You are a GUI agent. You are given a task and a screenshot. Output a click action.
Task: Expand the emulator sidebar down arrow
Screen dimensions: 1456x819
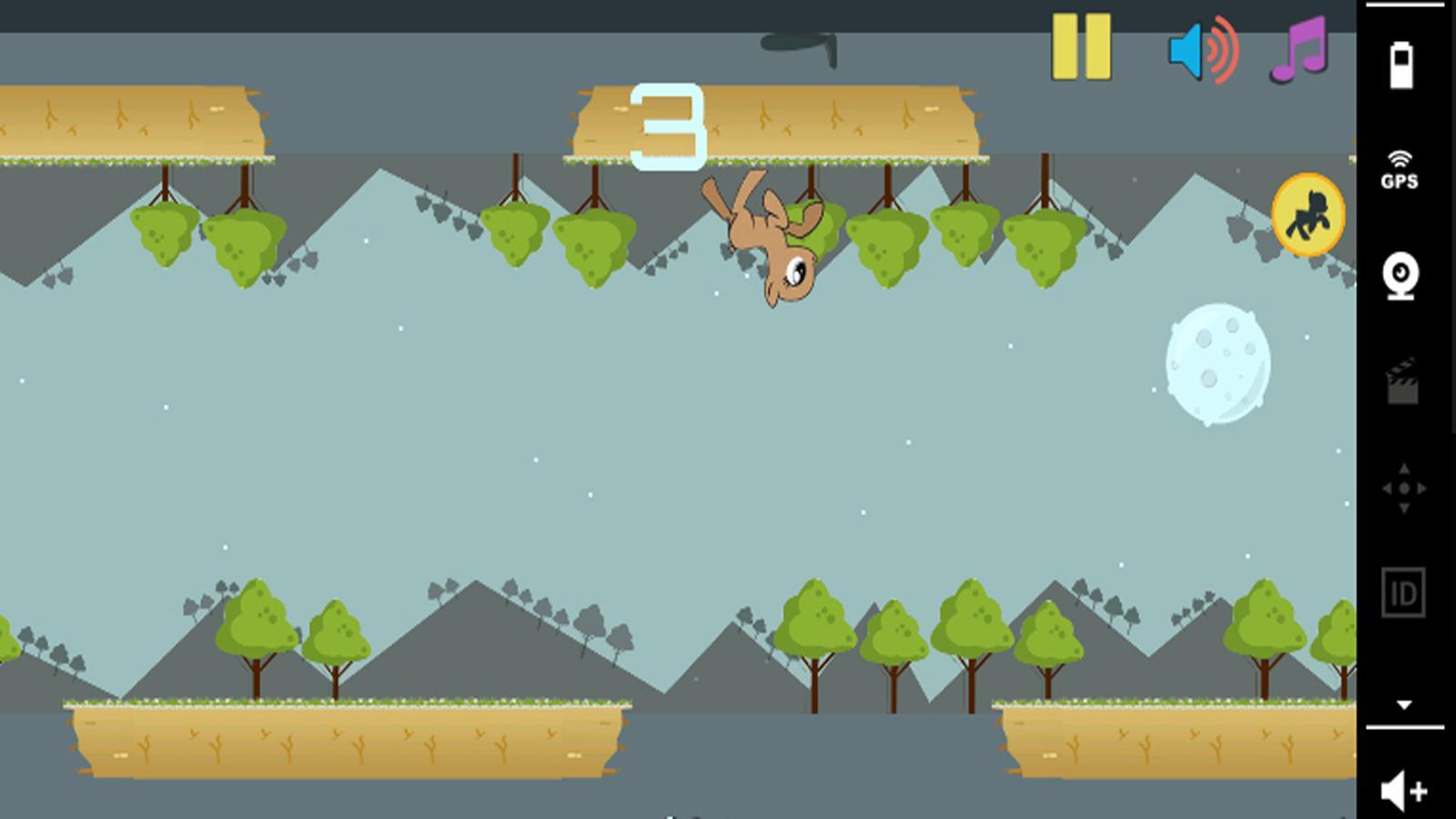click(x=1404, y=704)
